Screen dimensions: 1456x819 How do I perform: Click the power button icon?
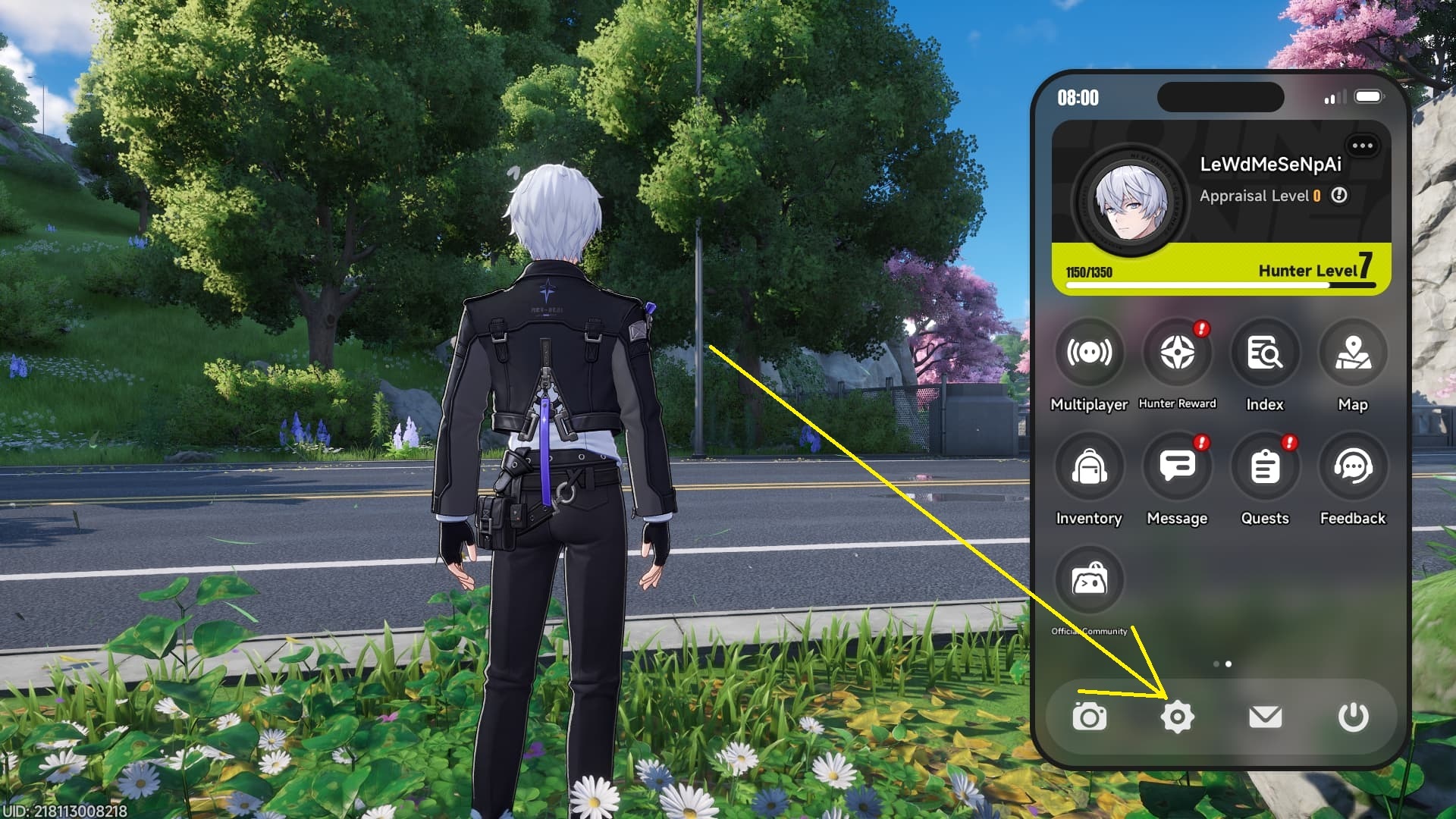(x=1353, y=717)
